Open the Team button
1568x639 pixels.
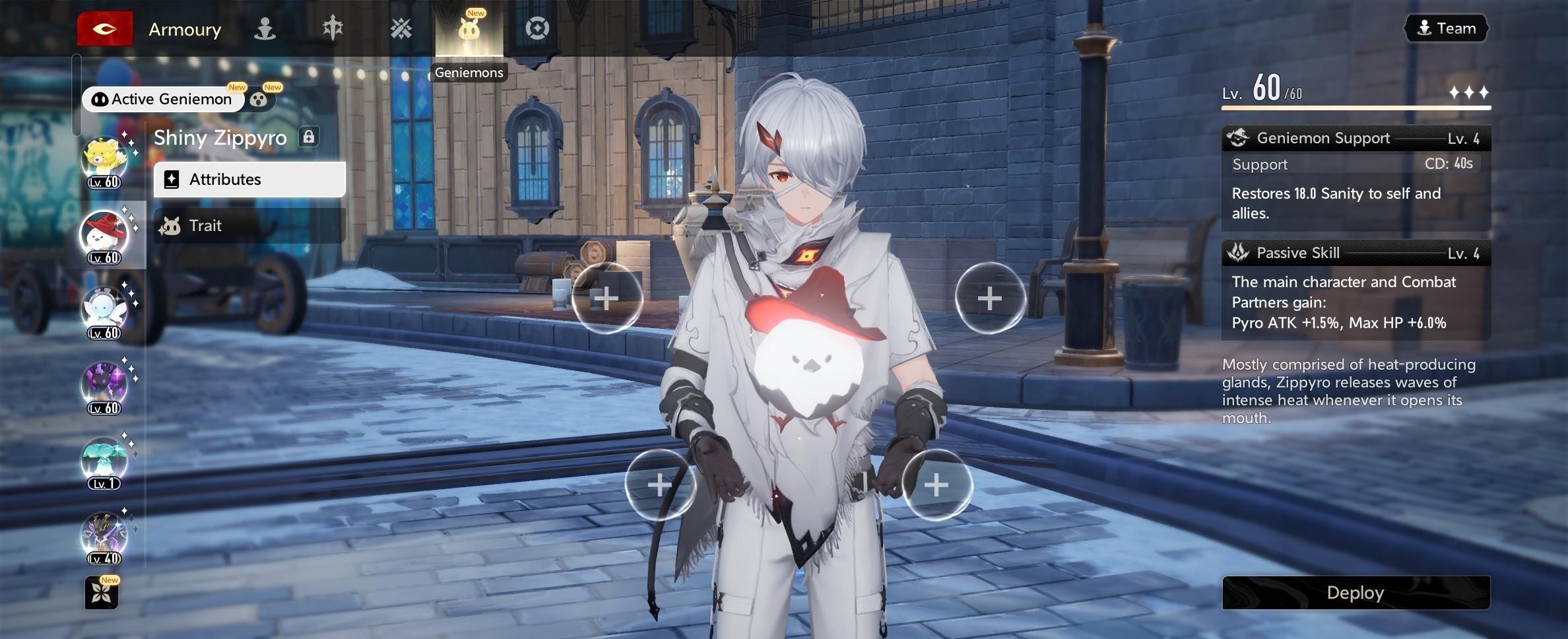tap(1447, 28)
